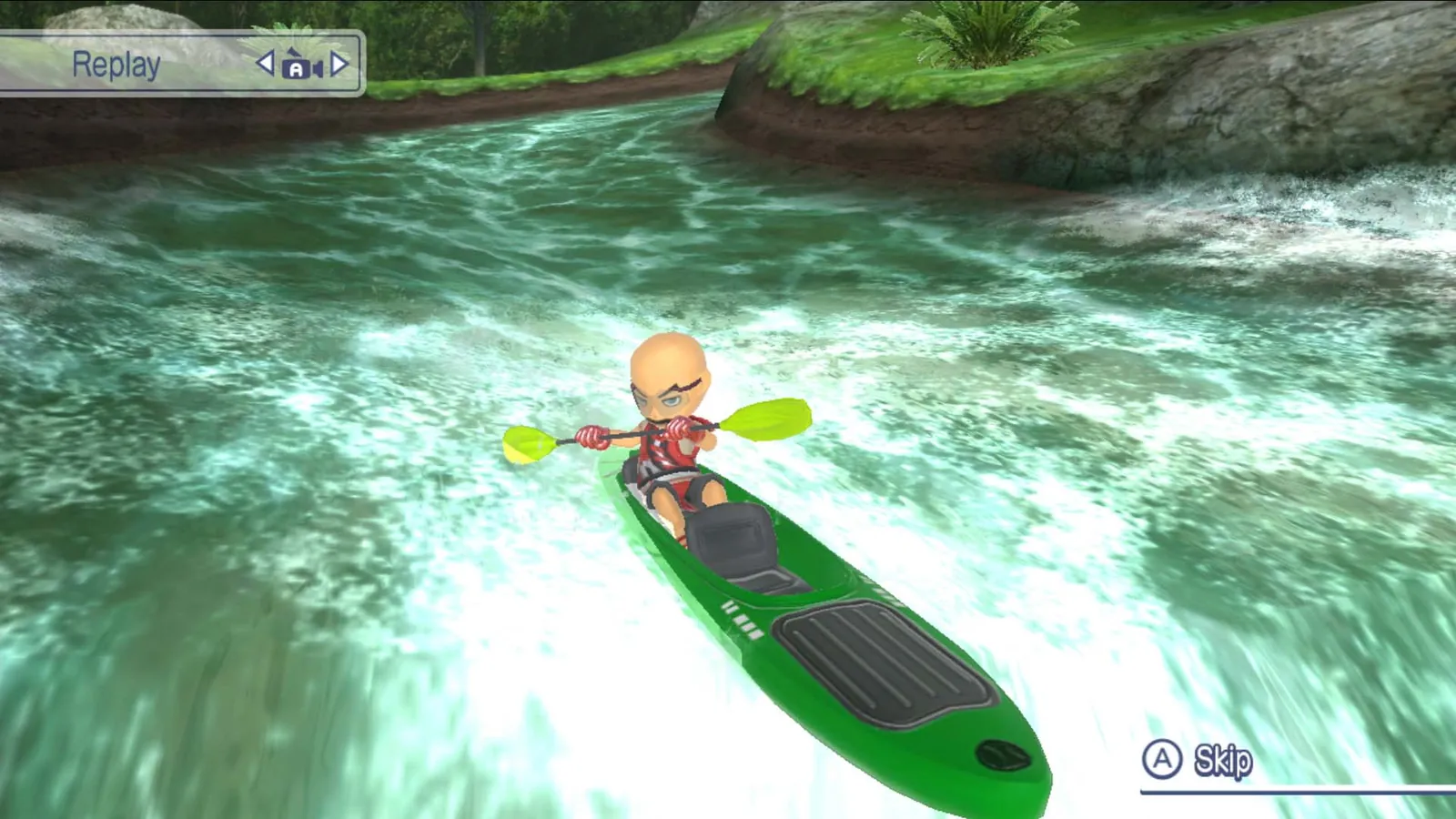The height and width of the screenshot is (819, 1456).
Task: Click the right arrow to cycle camera forward
Action: (x=339, y=63)
